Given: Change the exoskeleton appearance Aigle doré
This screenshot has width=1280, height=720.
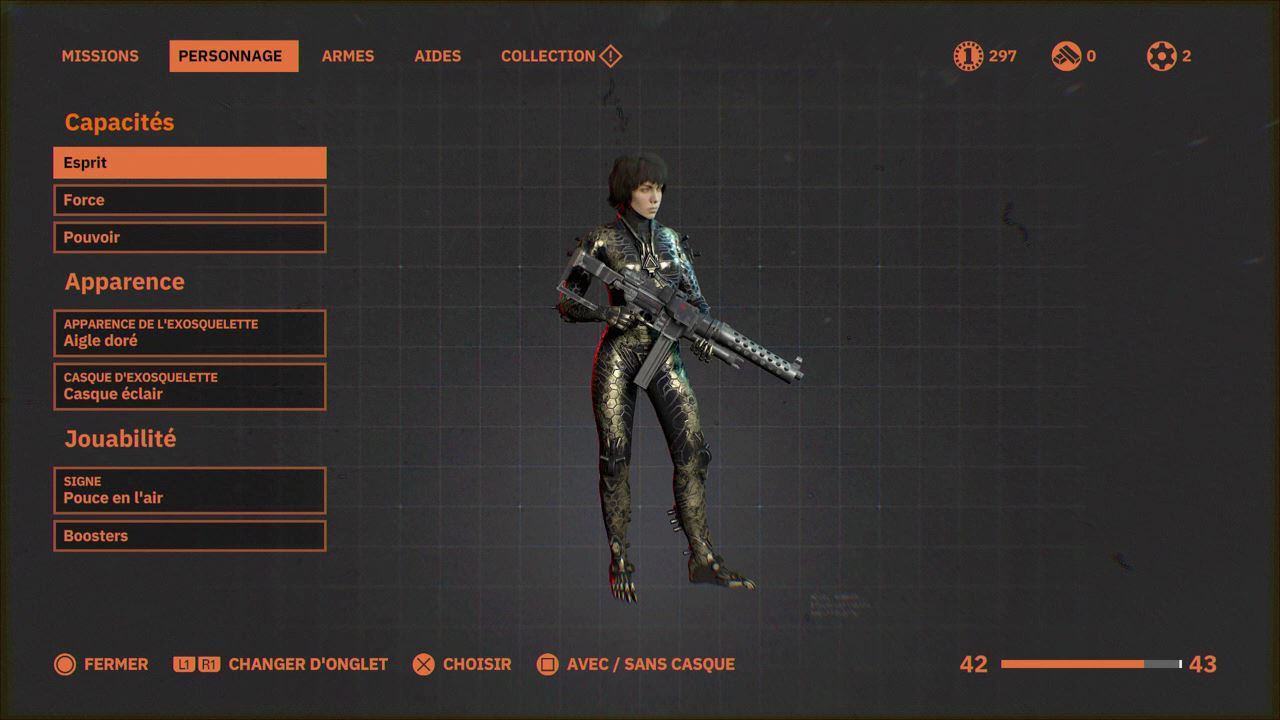Looking at the screenshot, I should (190, 333).
